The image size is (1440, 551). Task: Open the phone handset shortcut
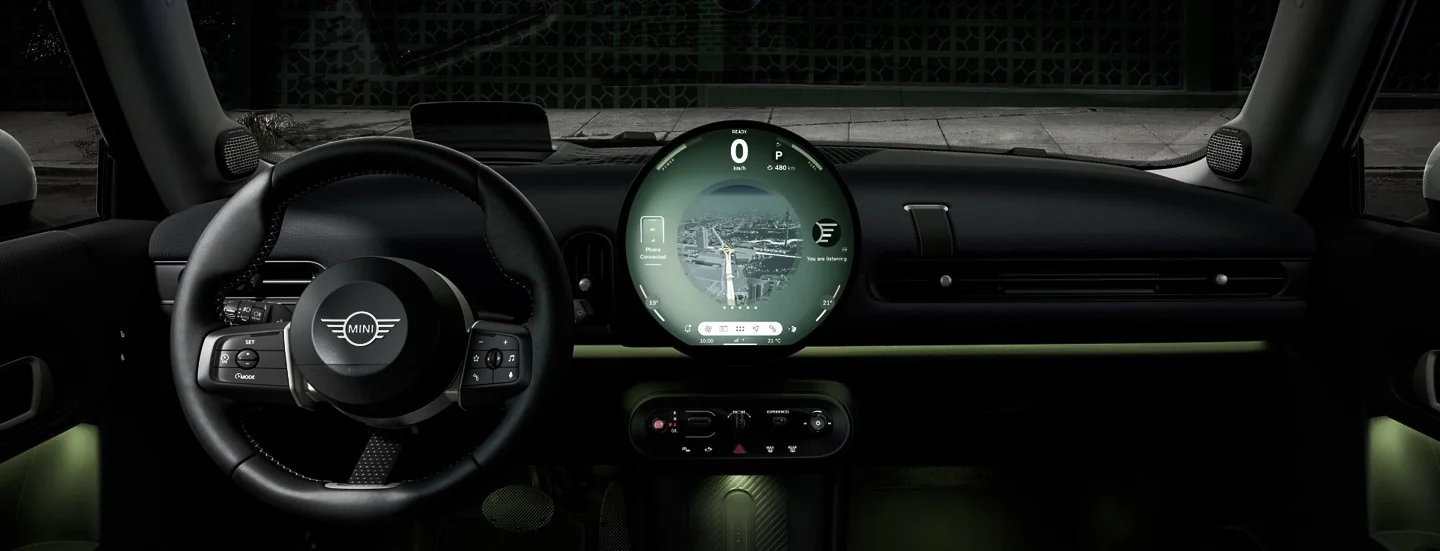[773, 328]
